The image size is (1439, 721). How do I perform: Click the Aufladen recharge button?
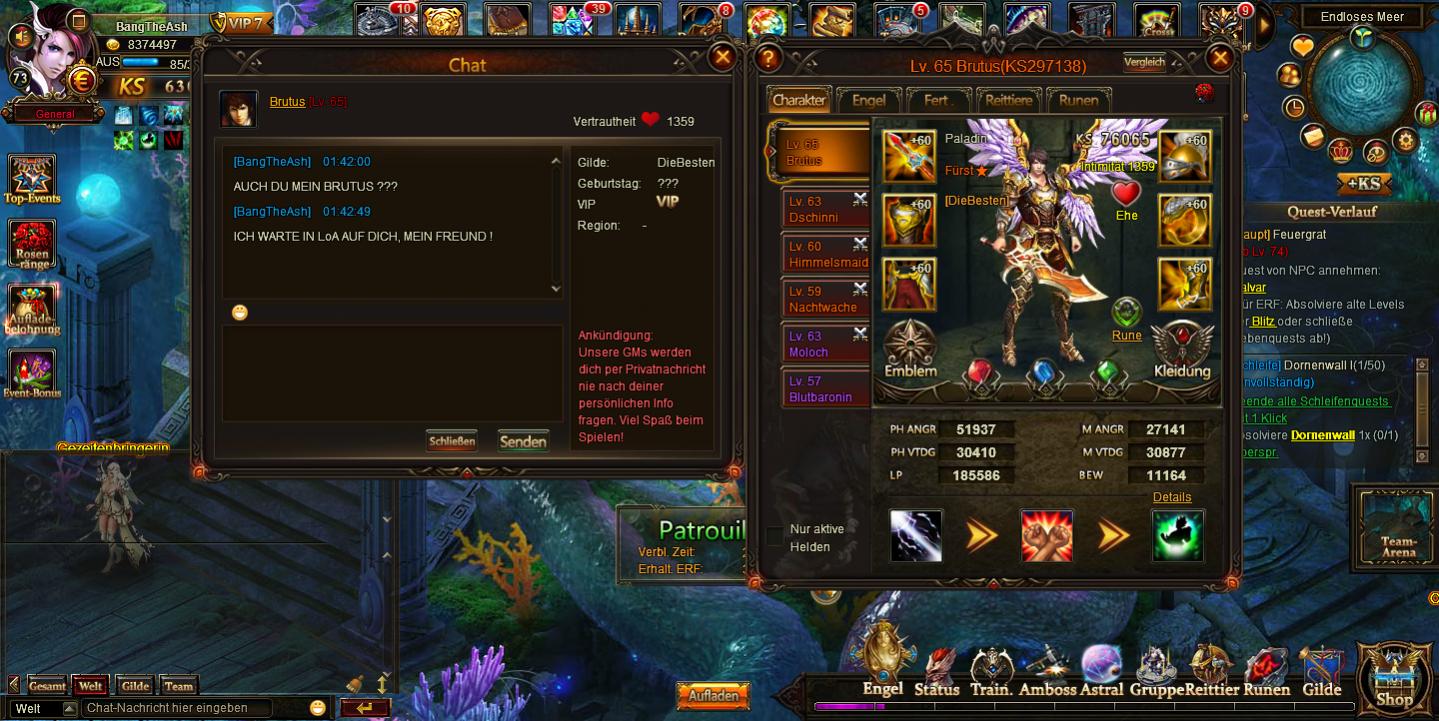click(x=714, y=695)
